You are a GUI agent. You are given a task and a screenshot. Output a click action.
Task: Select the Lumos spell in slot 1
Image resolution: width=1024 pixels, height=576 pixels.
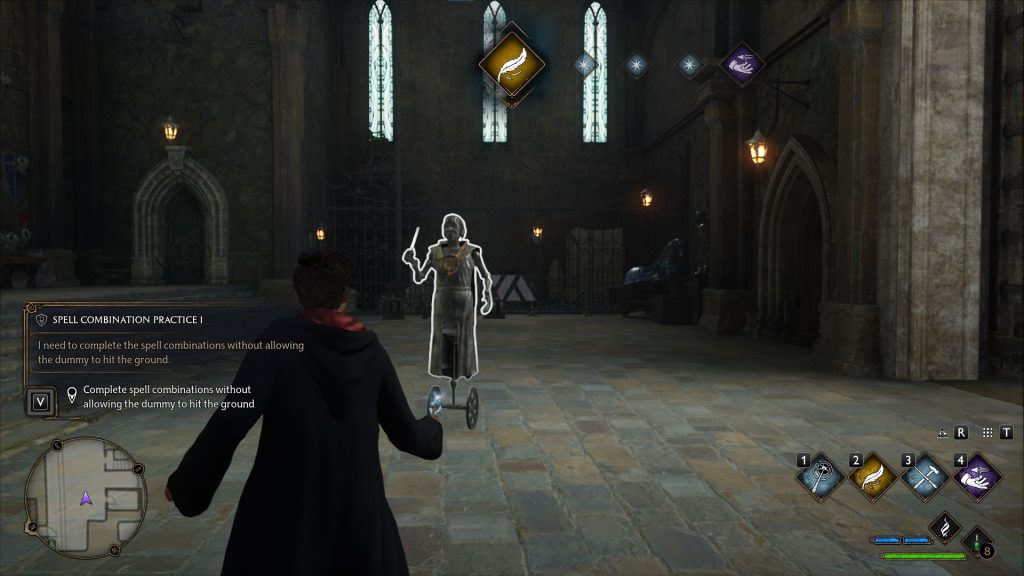click(x=819, y=477)
